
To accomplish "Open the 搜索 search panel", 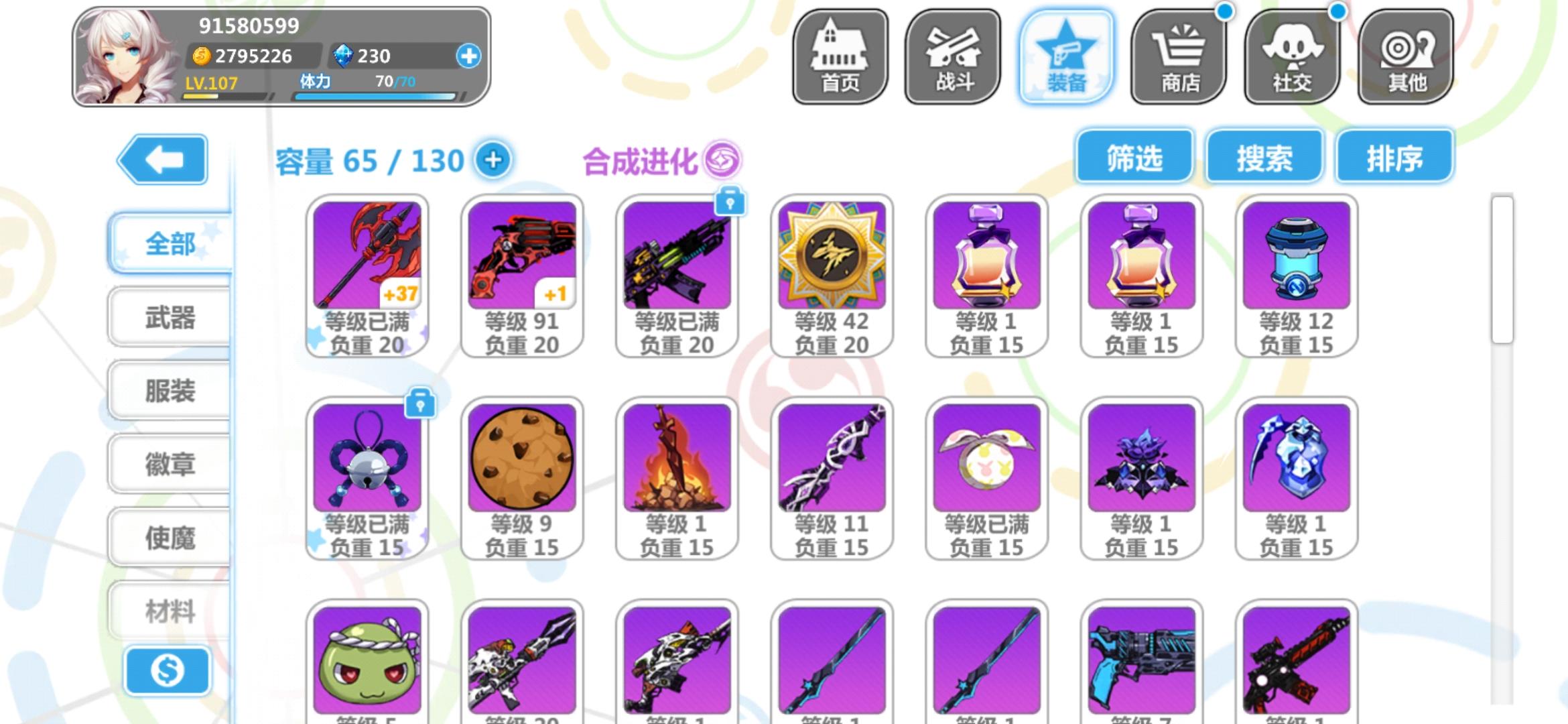I will (x=1265, y=156).
